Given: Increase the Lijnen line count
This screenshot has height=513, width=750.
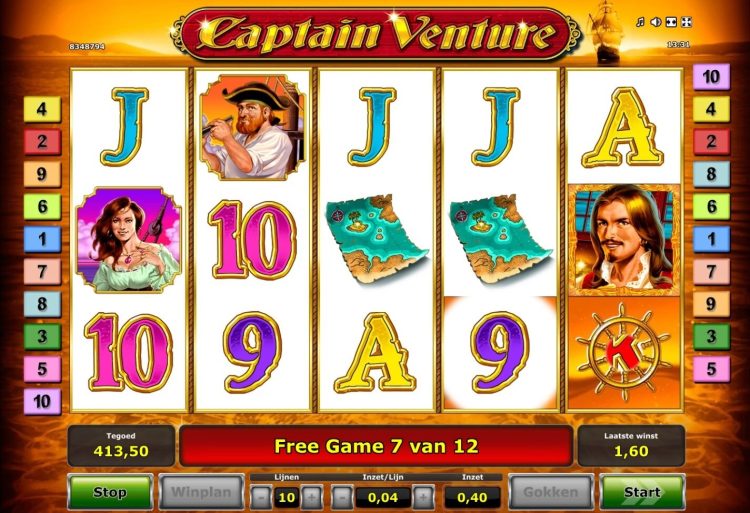Looking at the screenshot, I should tap(312, 497).
